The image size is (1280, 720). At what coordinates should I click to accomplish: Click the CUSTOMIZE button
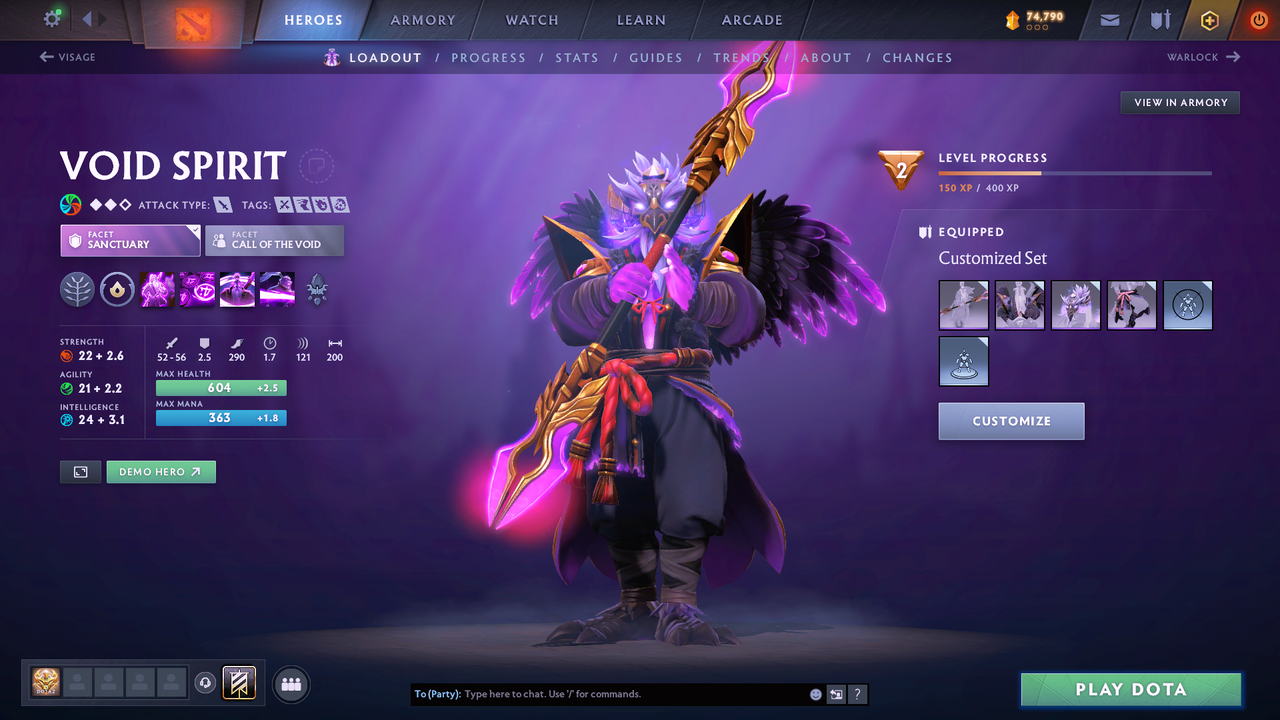coord(1011,421)
